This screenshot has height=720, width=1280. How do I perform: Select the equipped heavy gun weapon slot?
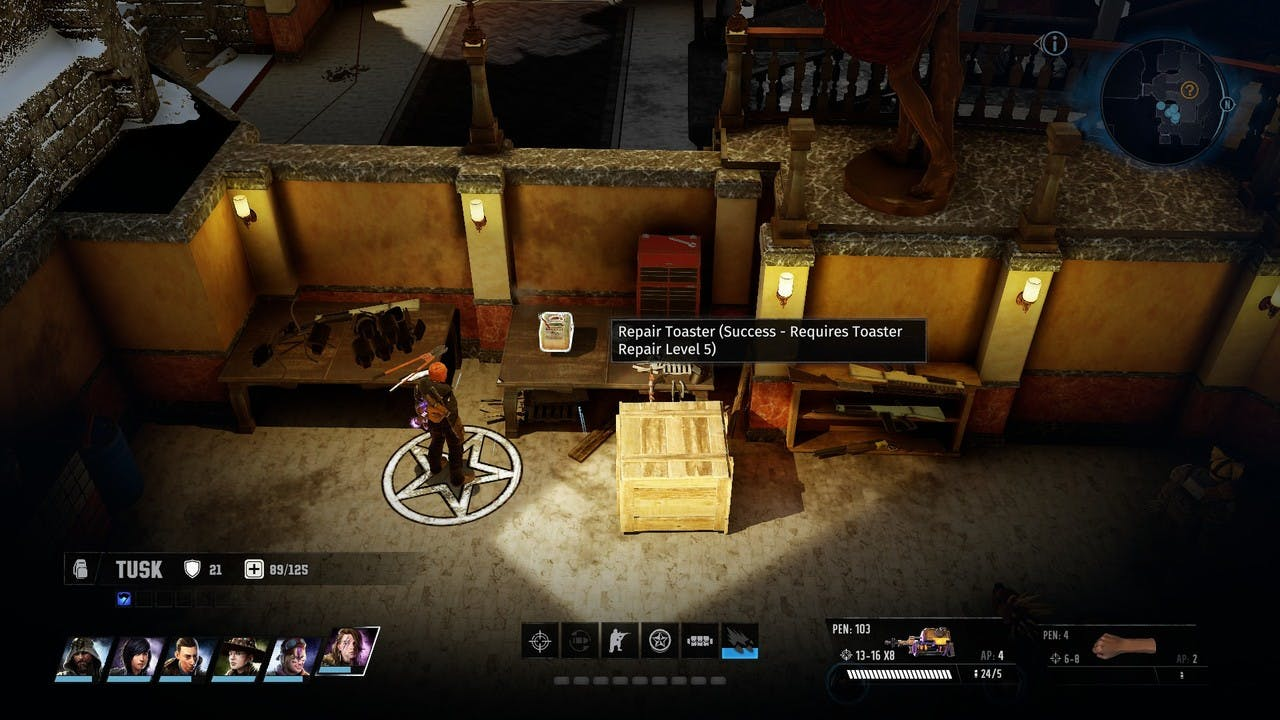pos(920,645)
